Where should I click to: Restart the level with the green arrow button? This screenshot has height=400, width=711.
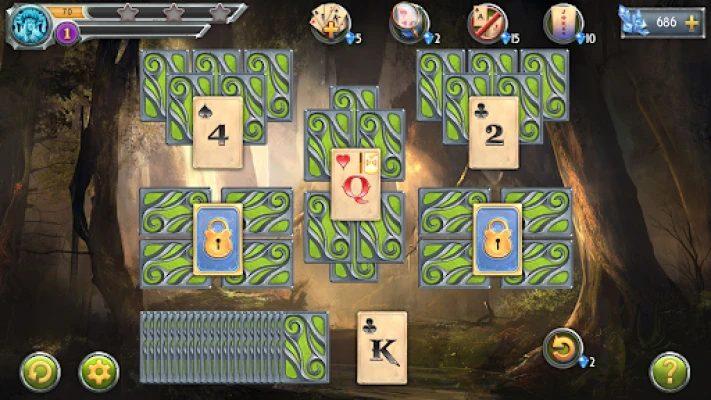coord(40,372)
